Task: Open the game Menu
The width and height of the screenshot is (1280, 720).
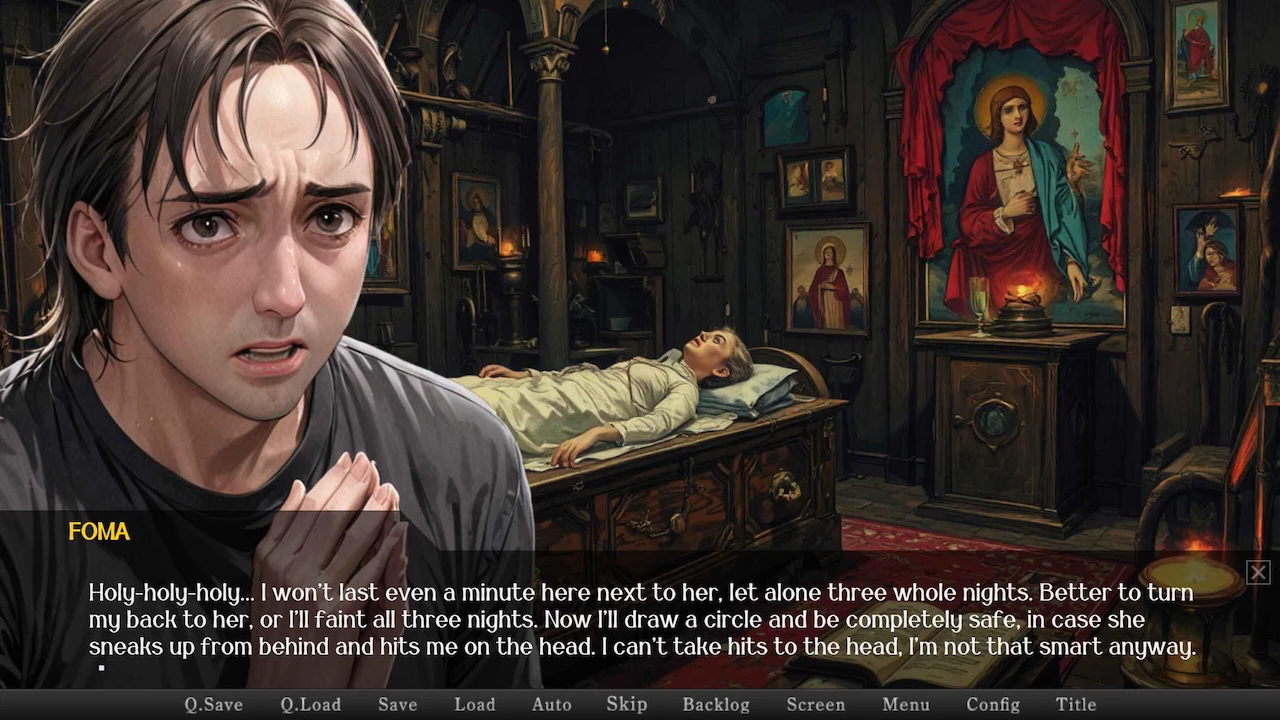Action: point(905,704)
